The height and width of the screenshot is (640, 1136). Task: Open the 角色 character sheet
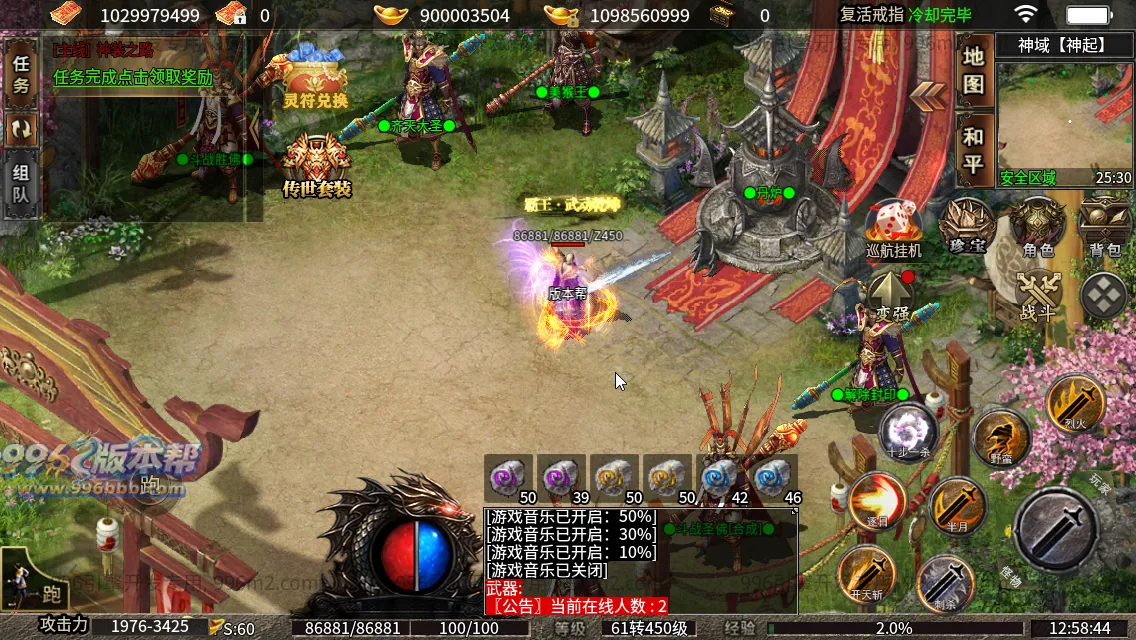[x=1037, y=226]
